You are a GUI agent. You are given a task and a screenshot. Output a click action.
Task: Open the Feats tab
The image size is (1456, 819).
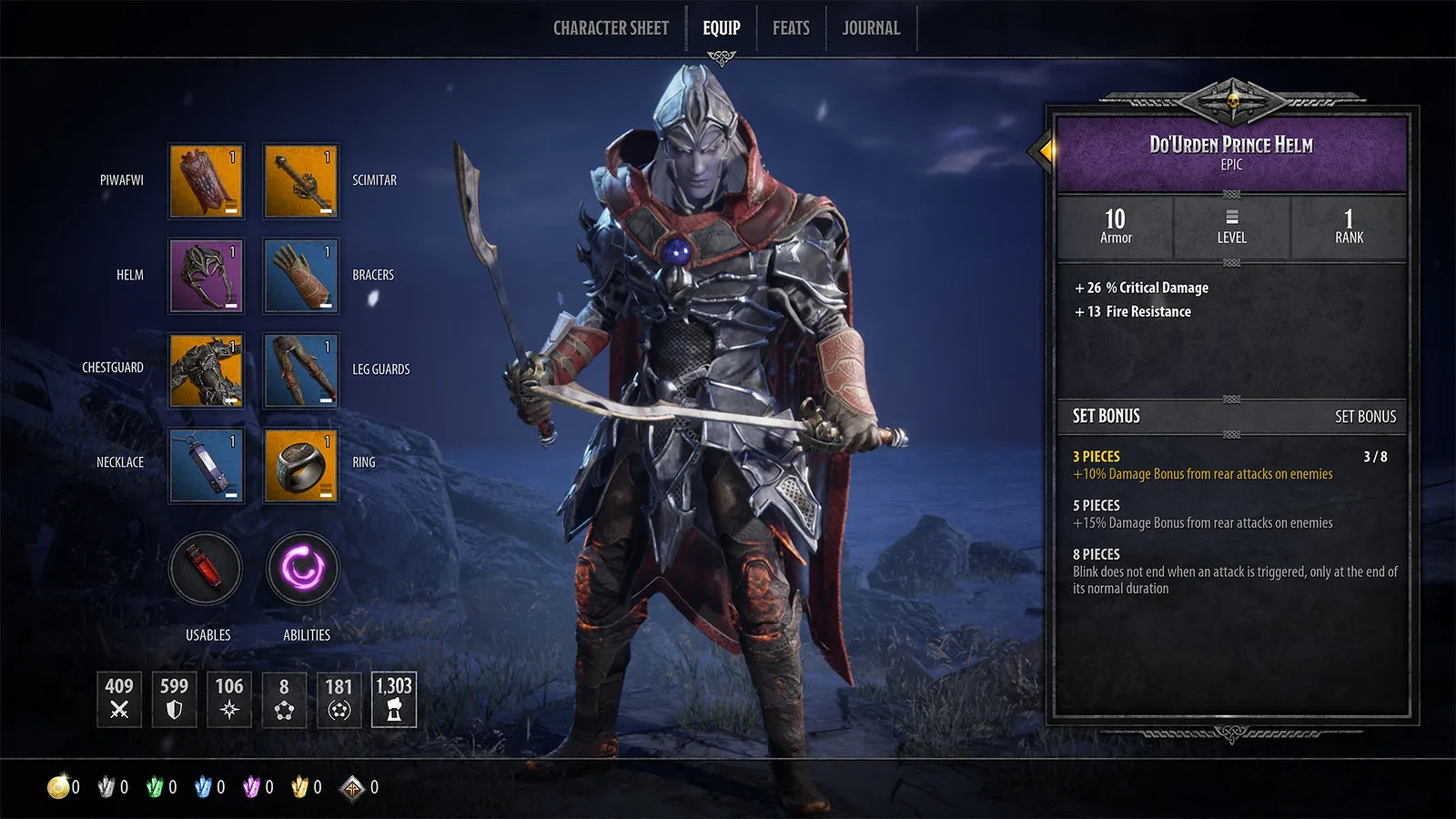pyautogui.click(x=791, y=28)
